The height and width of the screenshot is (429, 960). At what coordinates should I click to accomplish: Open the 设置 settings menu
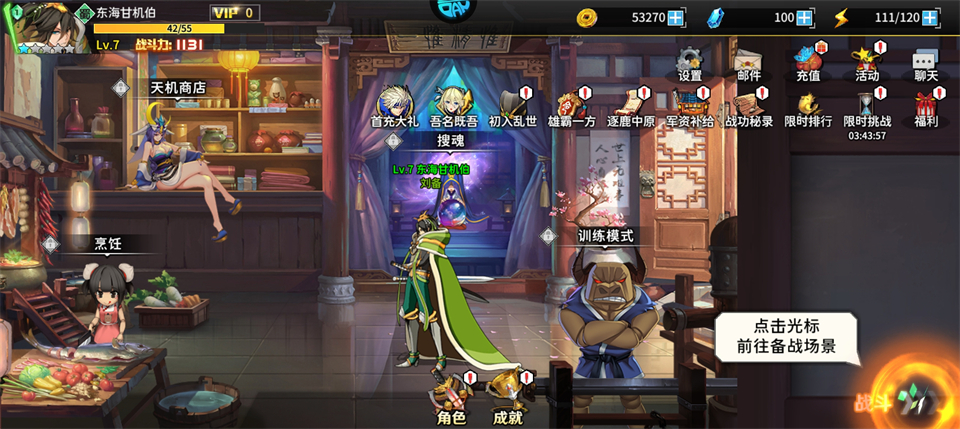(690, 62)
